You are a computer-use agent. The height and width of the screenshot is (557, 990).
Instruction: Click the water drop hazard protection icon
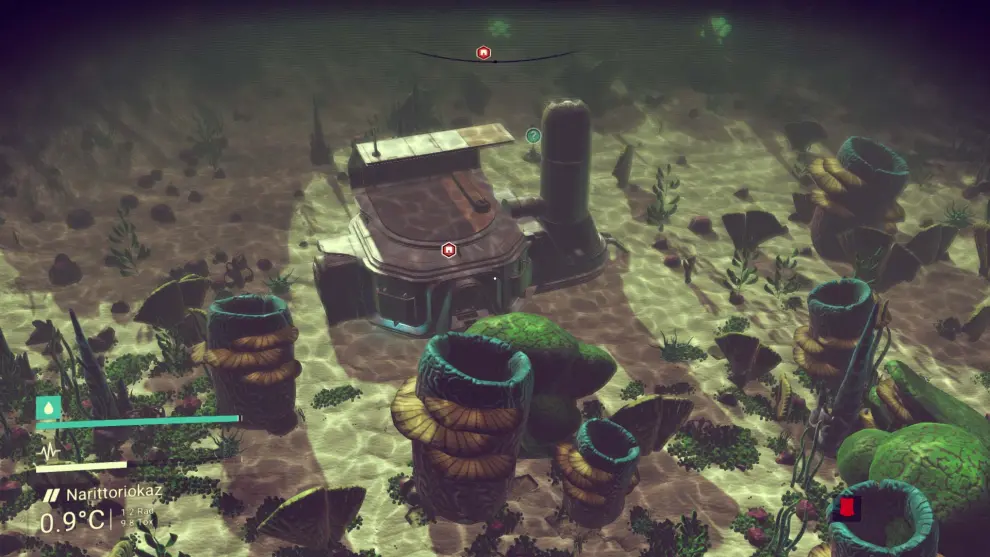click(47, 407)
